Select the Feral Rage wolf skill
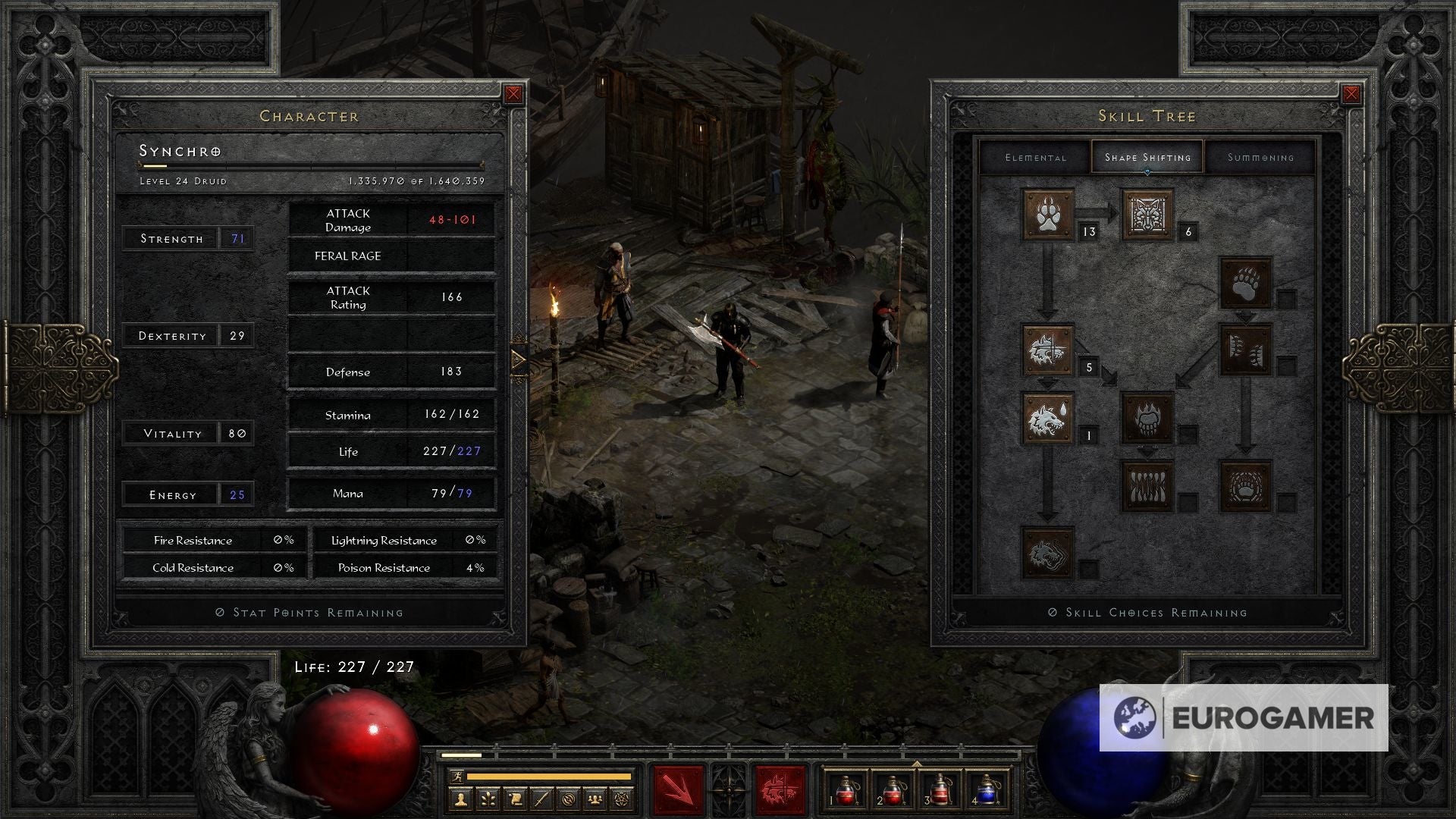 tap(1048, 350)
